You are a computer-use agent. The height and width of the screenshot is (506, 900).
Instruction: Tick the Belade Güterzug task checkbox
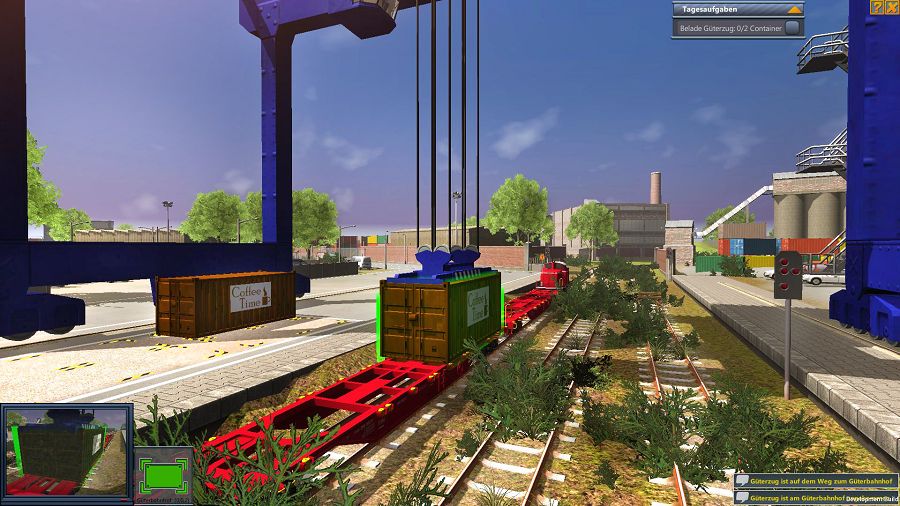click(793, 28)
